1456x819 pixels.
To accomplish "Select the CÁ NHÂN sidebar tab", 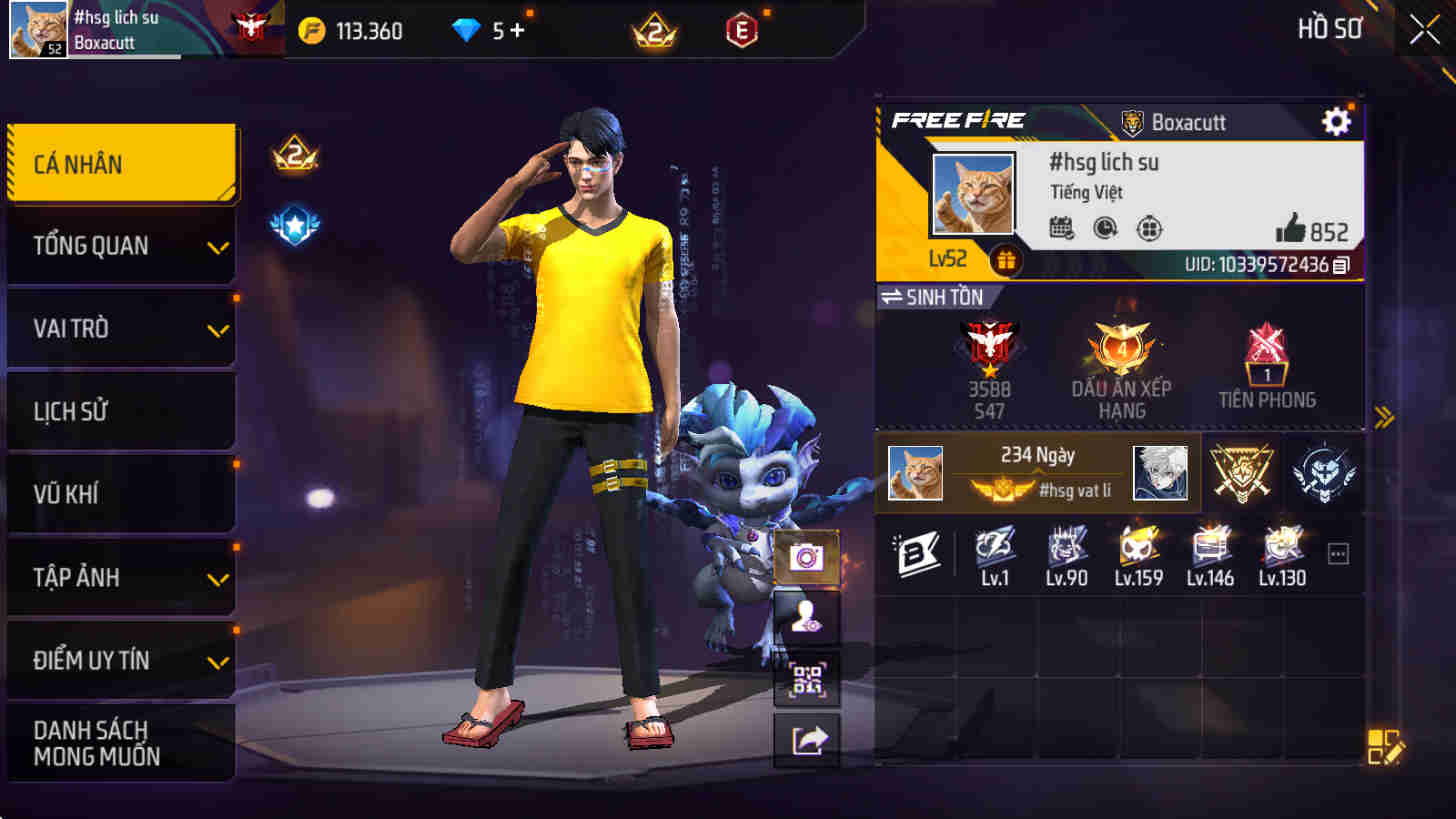I will coord(121,163).
